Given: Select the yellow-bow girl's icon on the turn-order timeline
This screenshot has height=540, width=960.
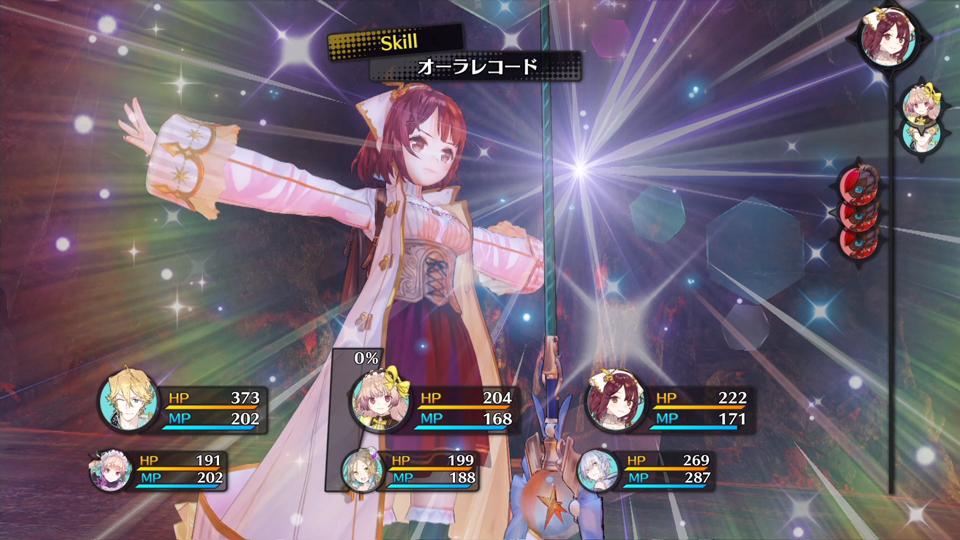Looking at the screenshot, I should tap(919, 105).
